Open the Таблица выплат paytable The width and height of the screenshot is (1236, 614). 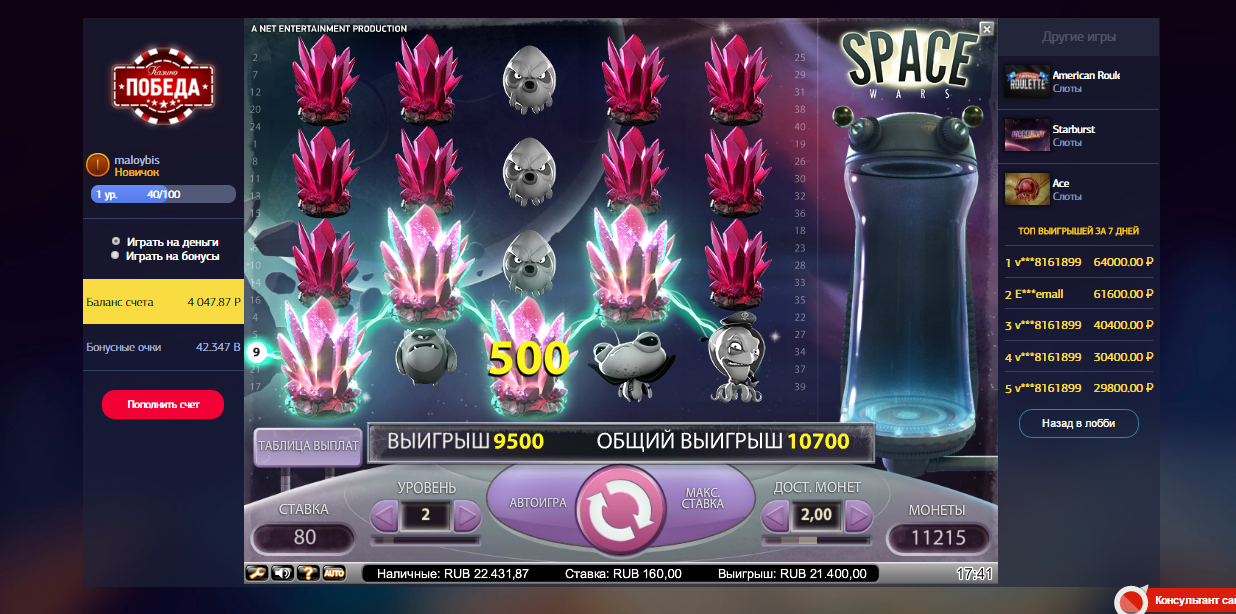[307, 447]
